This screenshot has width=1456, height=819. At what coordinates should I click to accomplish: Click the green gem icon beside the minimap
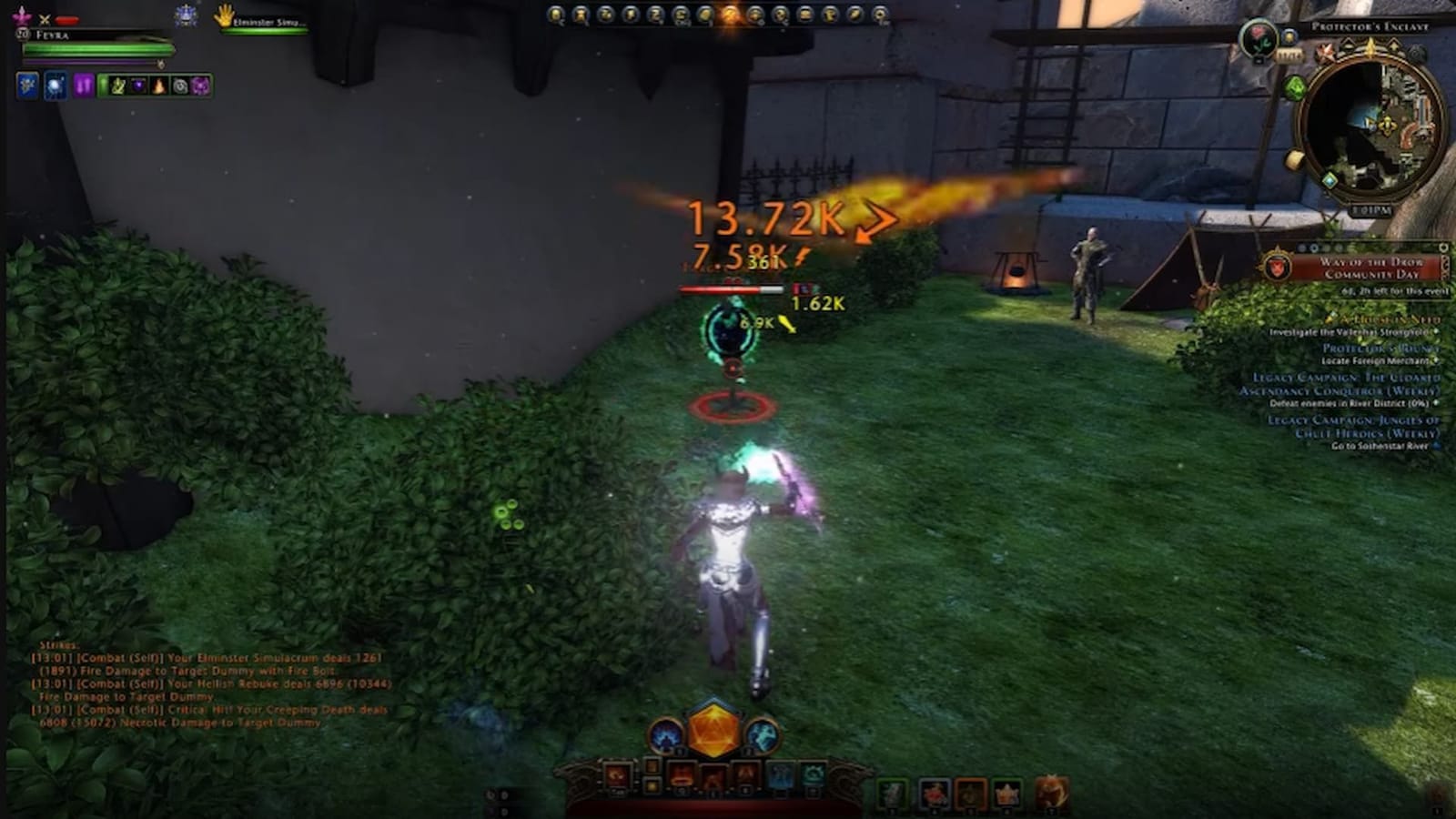(1294, 86)
